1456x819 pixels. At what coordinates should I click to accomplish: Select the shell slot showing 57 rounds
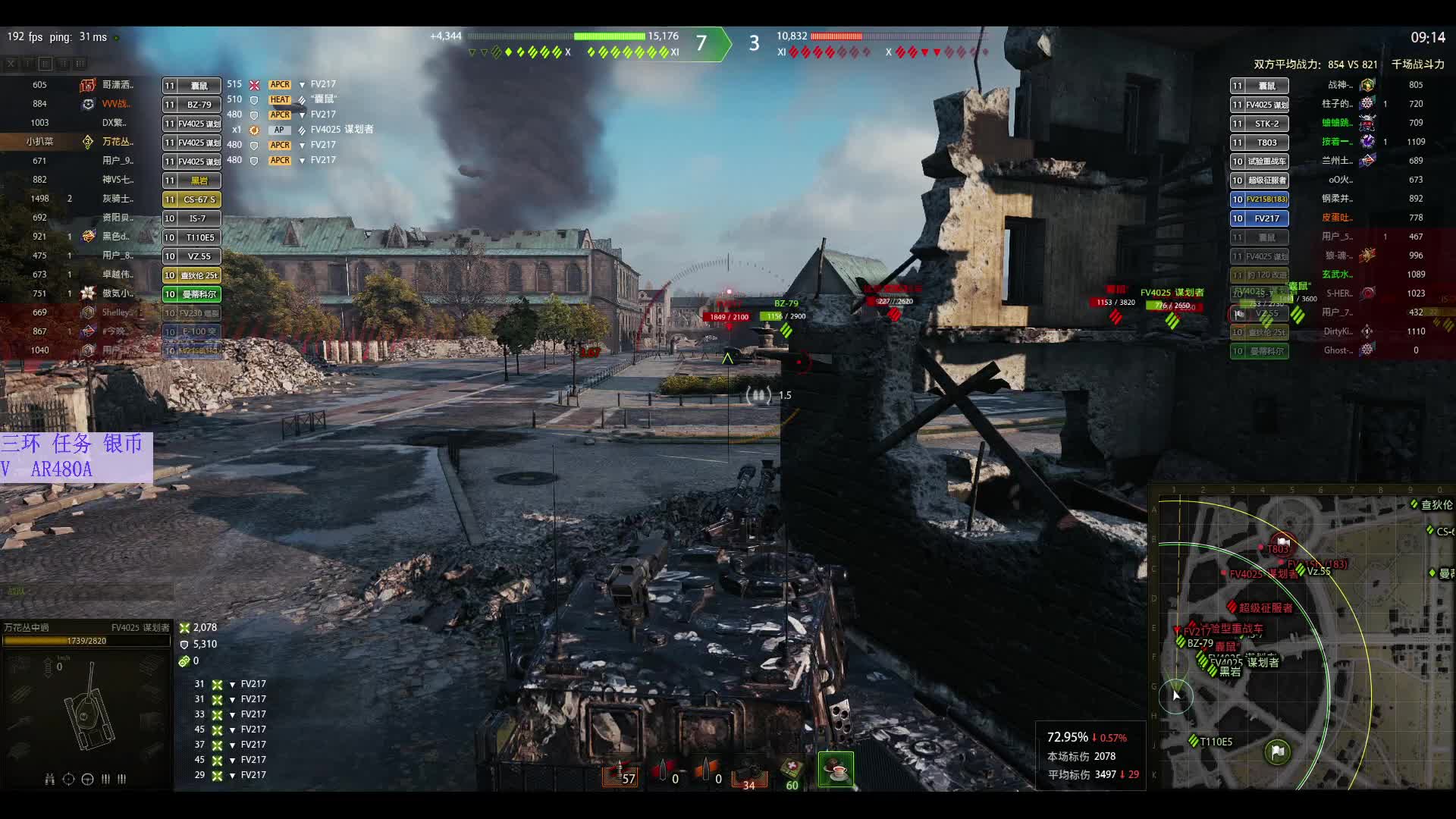click(x=620, y=773)
